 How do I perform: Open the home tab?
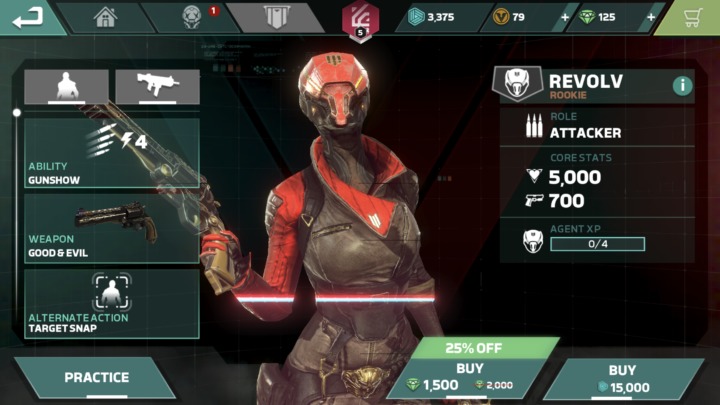pyautogui.click(x=105, y=17)
